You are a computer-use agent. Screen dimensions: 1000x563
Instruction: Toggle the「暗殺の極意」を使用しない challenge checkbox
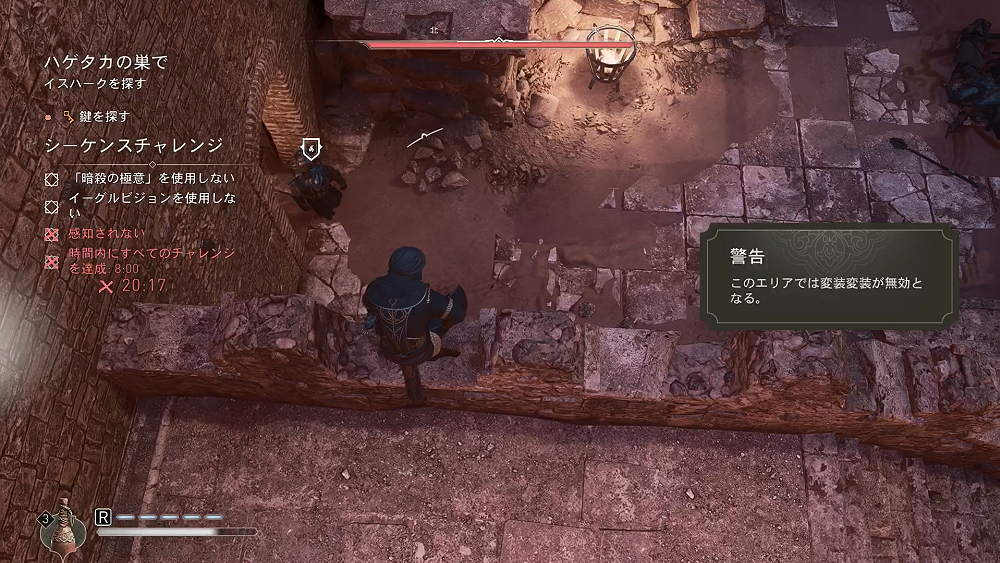tap(52, 178)
